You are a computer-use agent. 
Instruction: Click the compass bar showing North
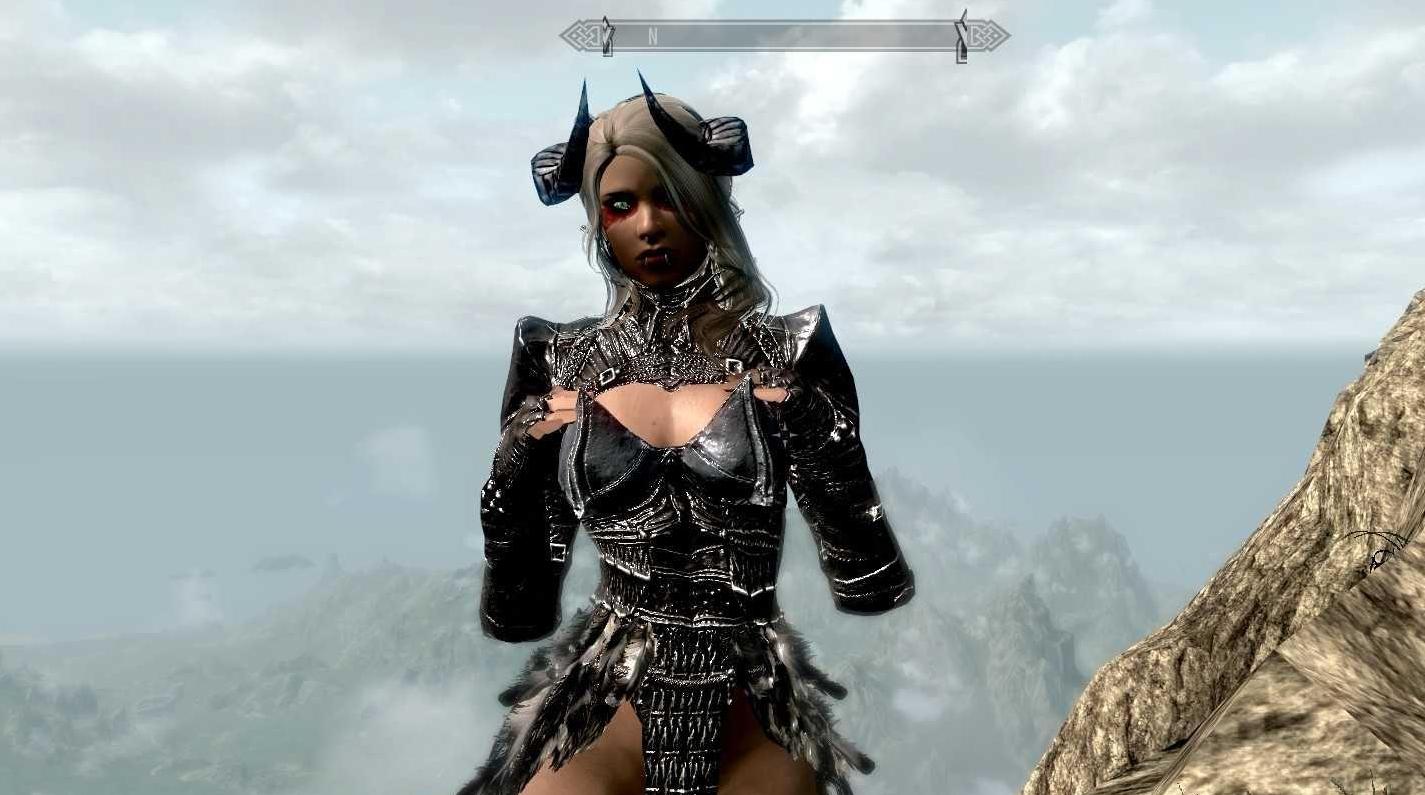coord(784,36)
